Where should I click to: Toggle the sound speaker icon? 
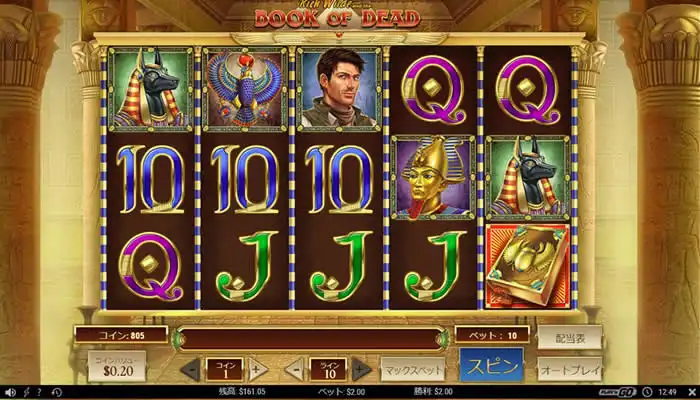9,391
